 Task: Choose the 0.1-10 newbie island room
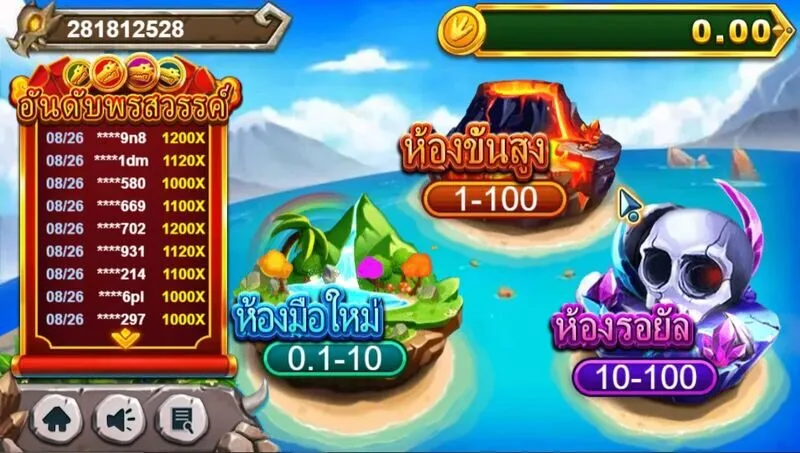point(335,357)
